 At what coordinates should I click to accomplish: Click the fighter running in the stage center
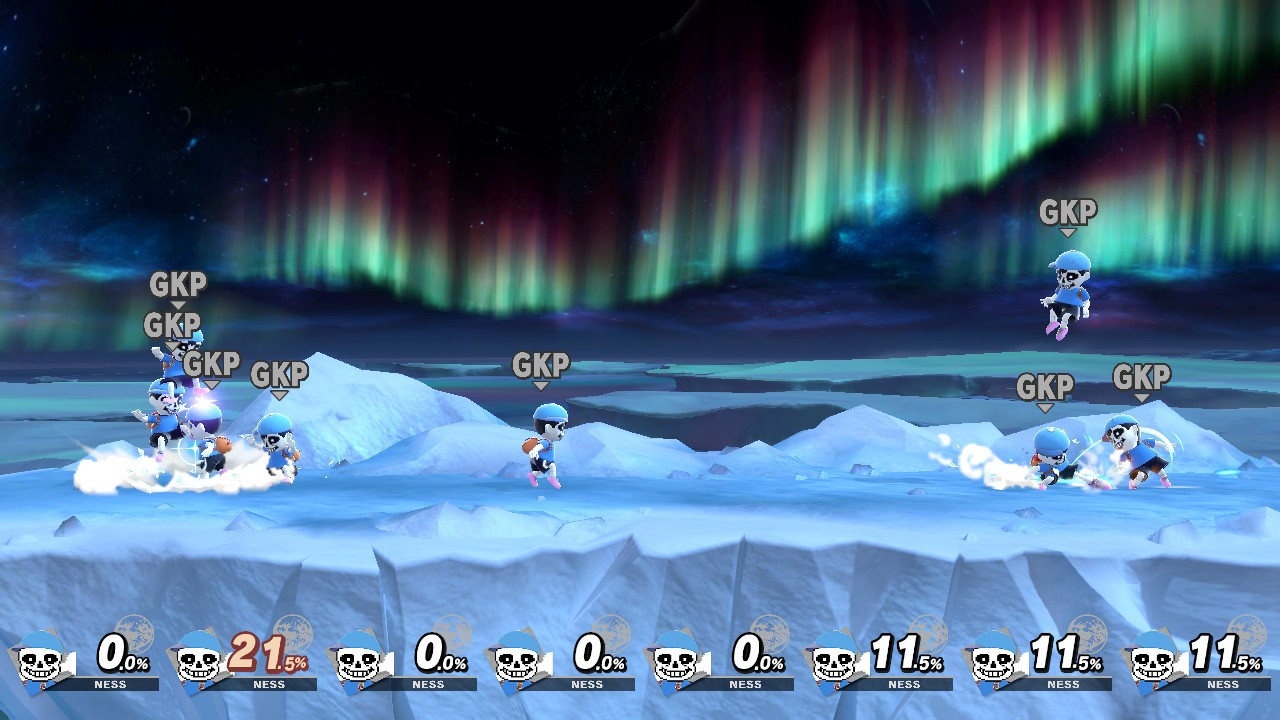[545, 445]
